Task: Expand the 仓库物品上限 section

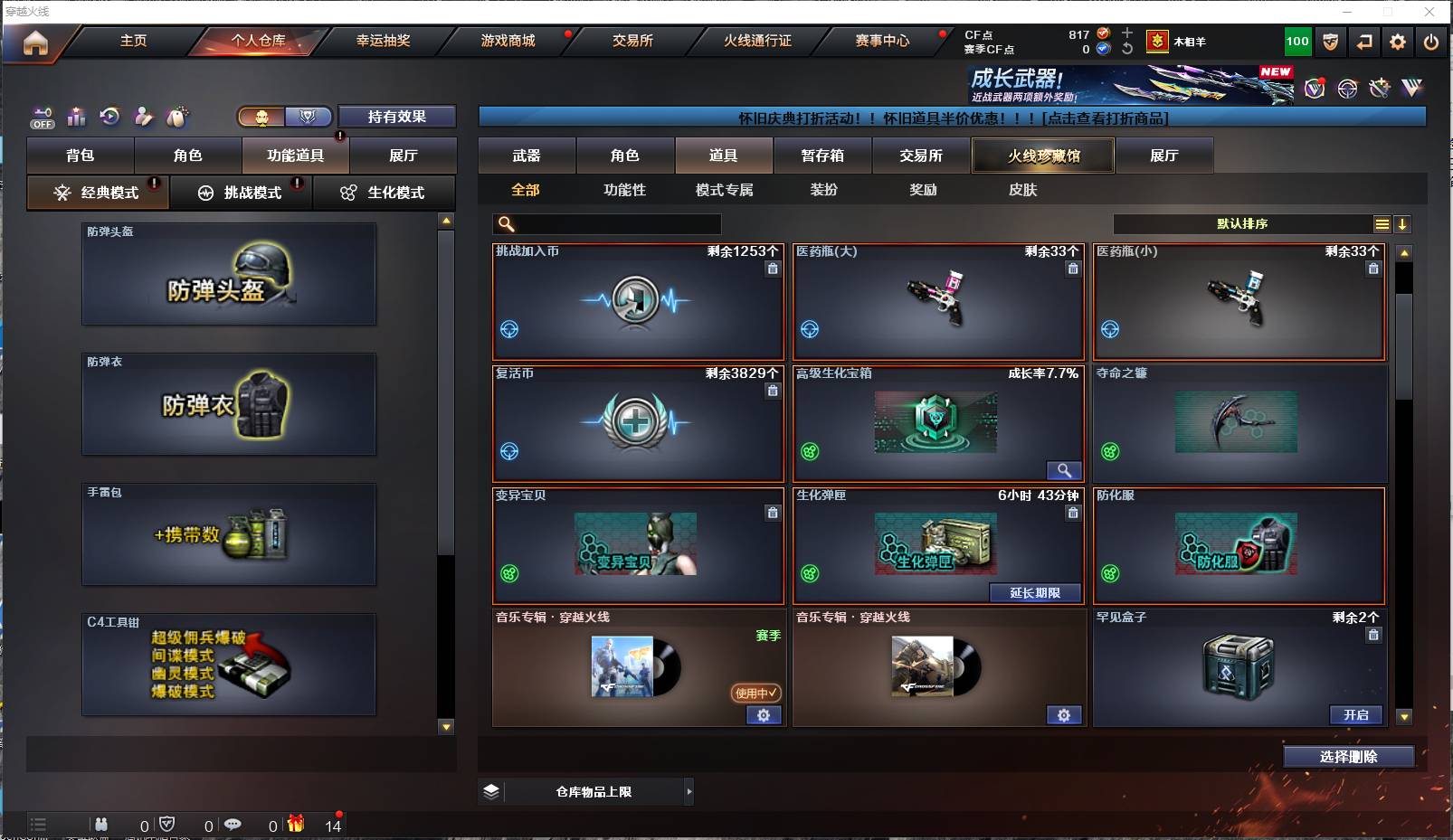Action: 588,791
